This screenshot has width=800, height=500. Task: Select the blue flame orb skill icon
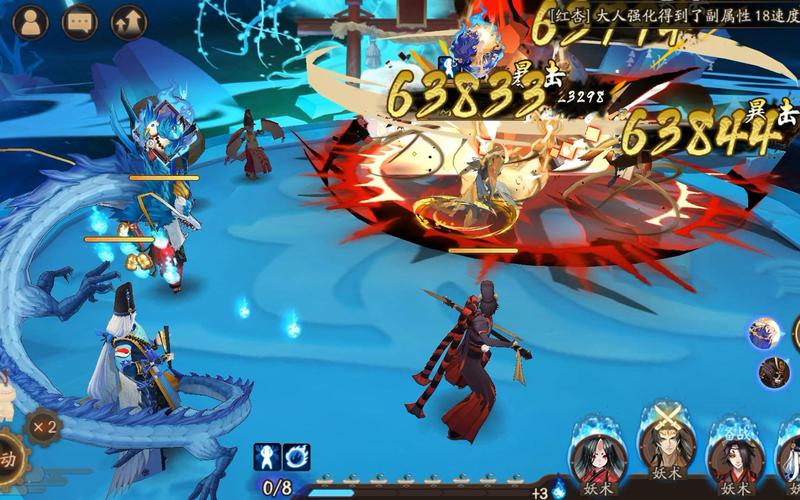coord(296,457)
